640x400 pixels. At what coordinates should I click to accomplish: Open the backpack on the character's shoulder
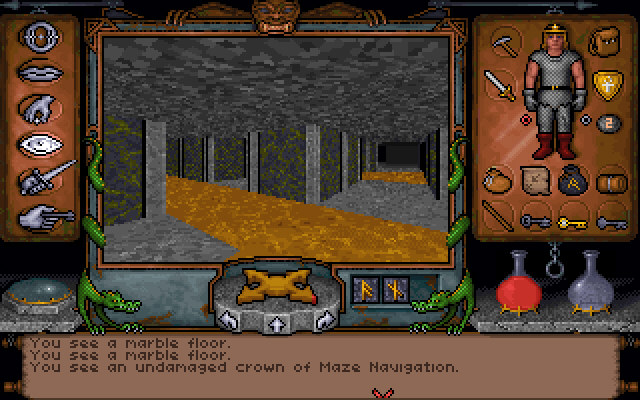pyautogui.click(x=603, y=43)
